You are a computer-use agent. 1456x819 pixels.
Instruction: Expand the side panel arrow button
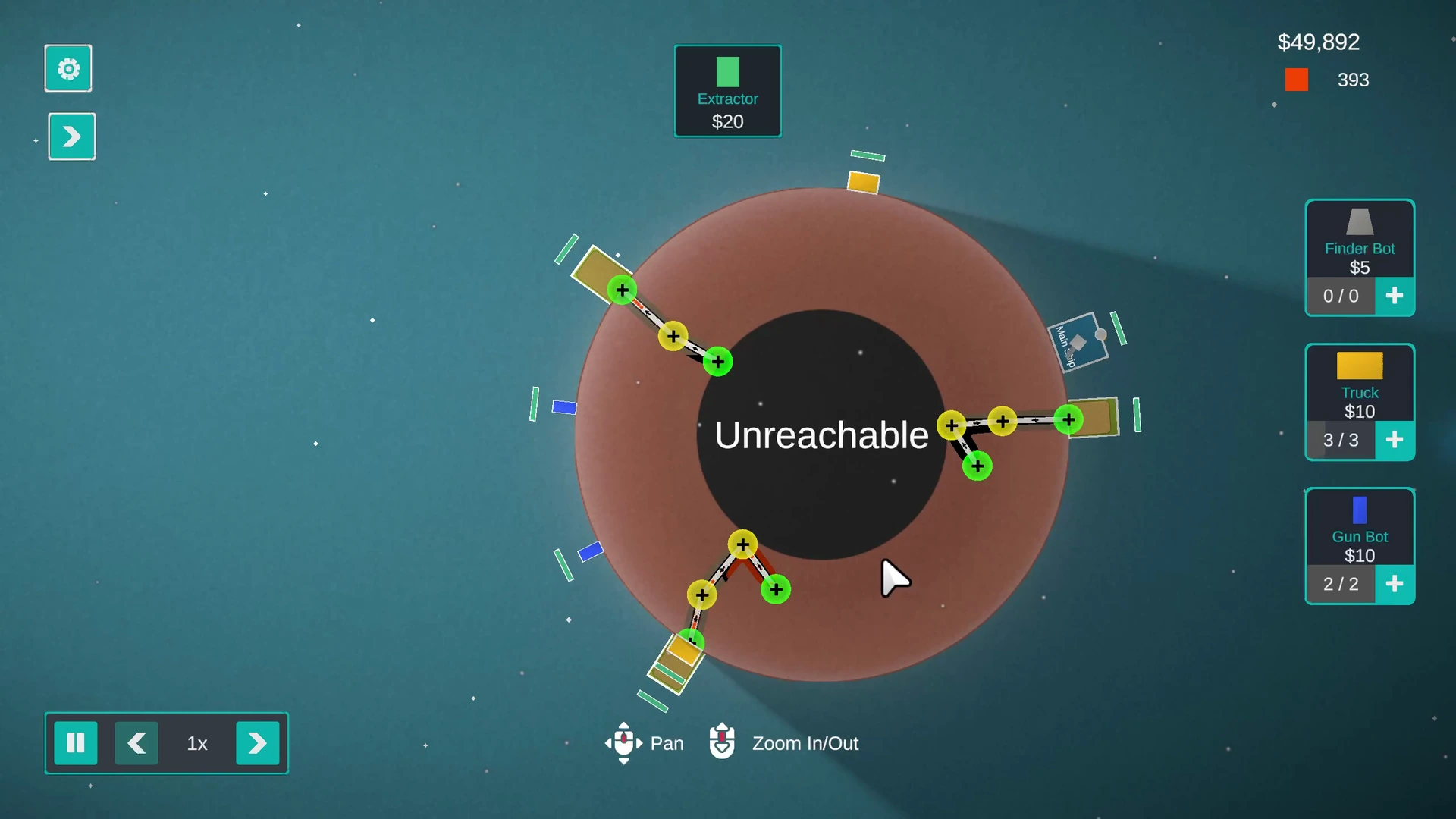[x=72, y=136]
